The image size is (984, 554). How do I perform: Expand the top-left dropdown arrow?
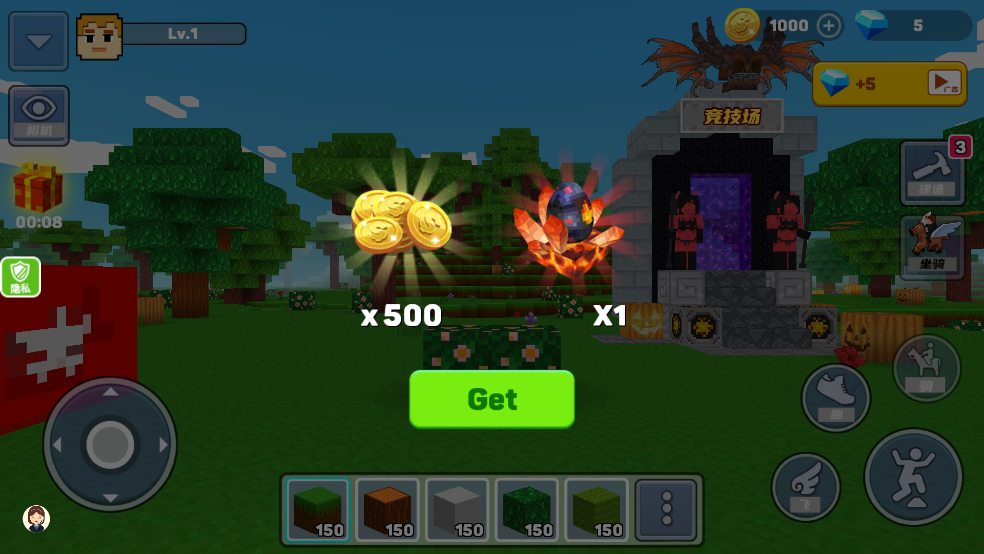click(x=39, y=41)
